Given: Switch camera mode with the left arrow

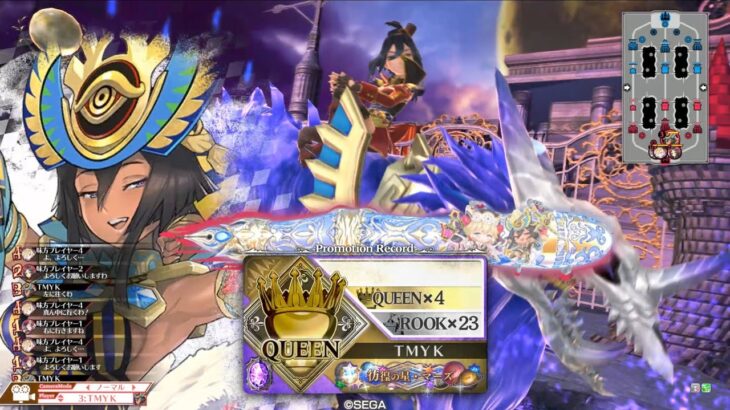Looking at the screenshot, I should (84, 385).
